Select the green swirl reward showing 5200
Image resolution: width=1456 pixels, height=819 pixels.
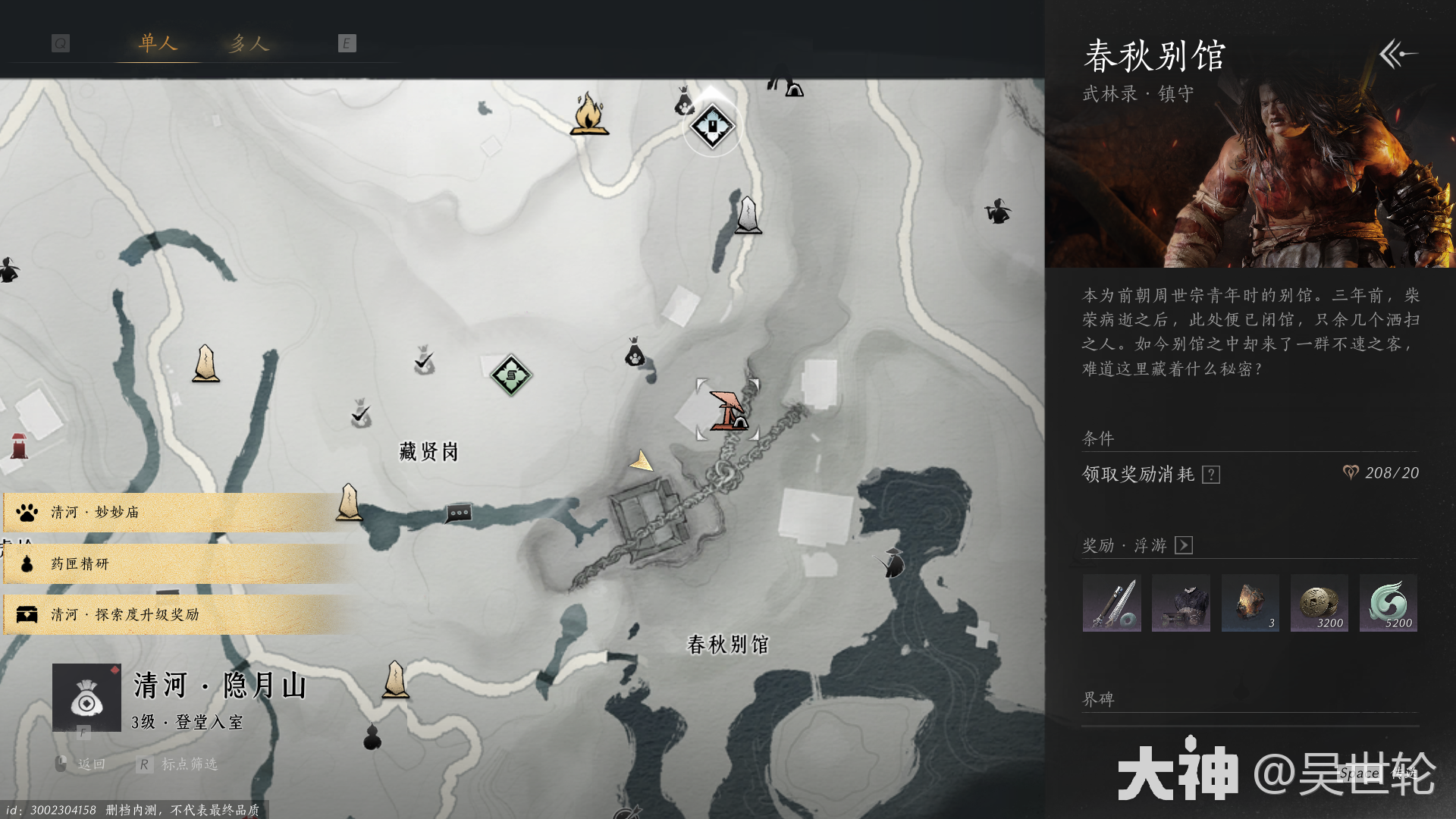(x=1389, y=603)
